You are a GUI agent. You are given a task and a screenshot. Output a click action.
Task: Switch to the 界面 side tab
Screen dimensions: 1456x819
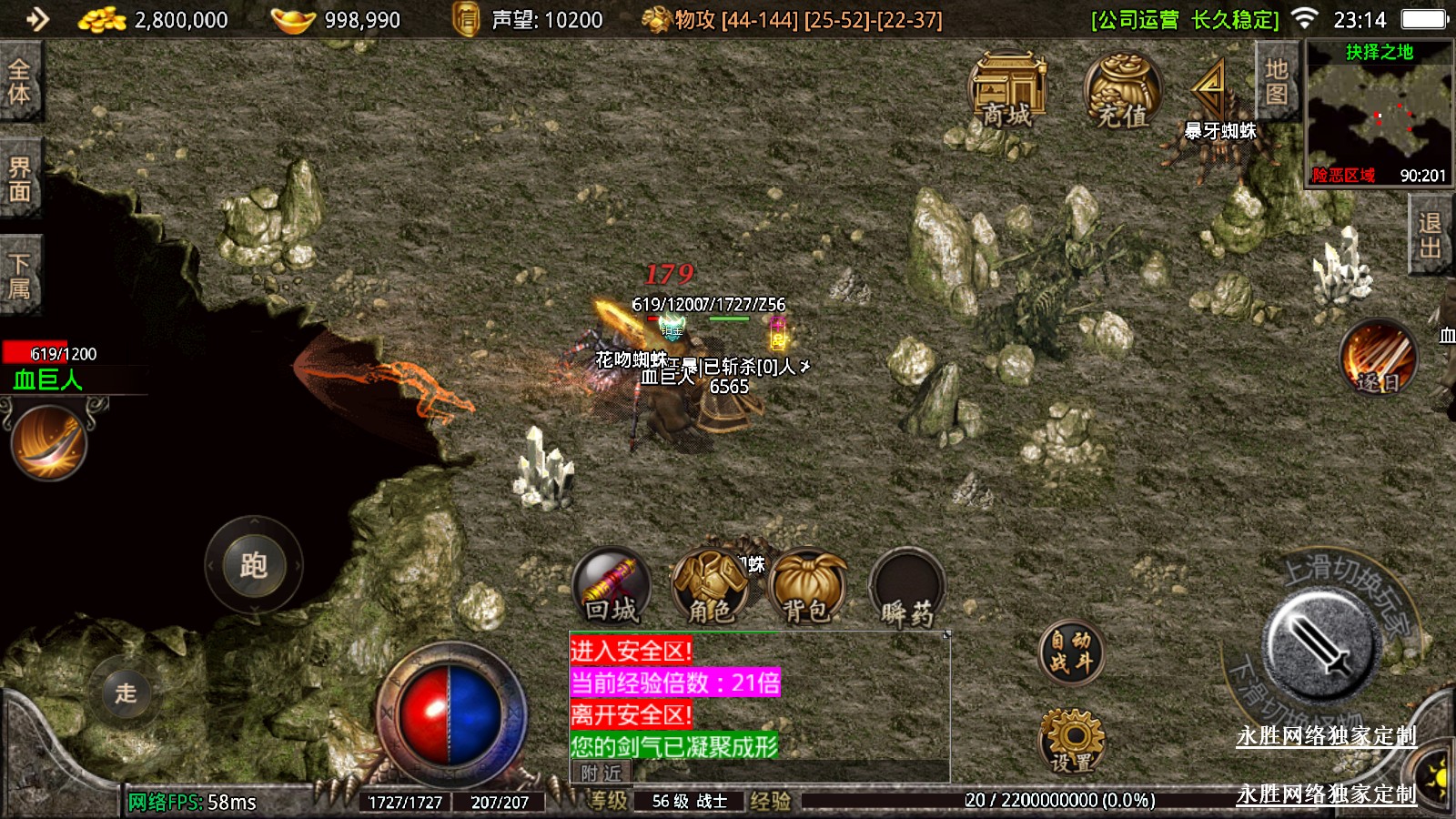tap(20, 179)
